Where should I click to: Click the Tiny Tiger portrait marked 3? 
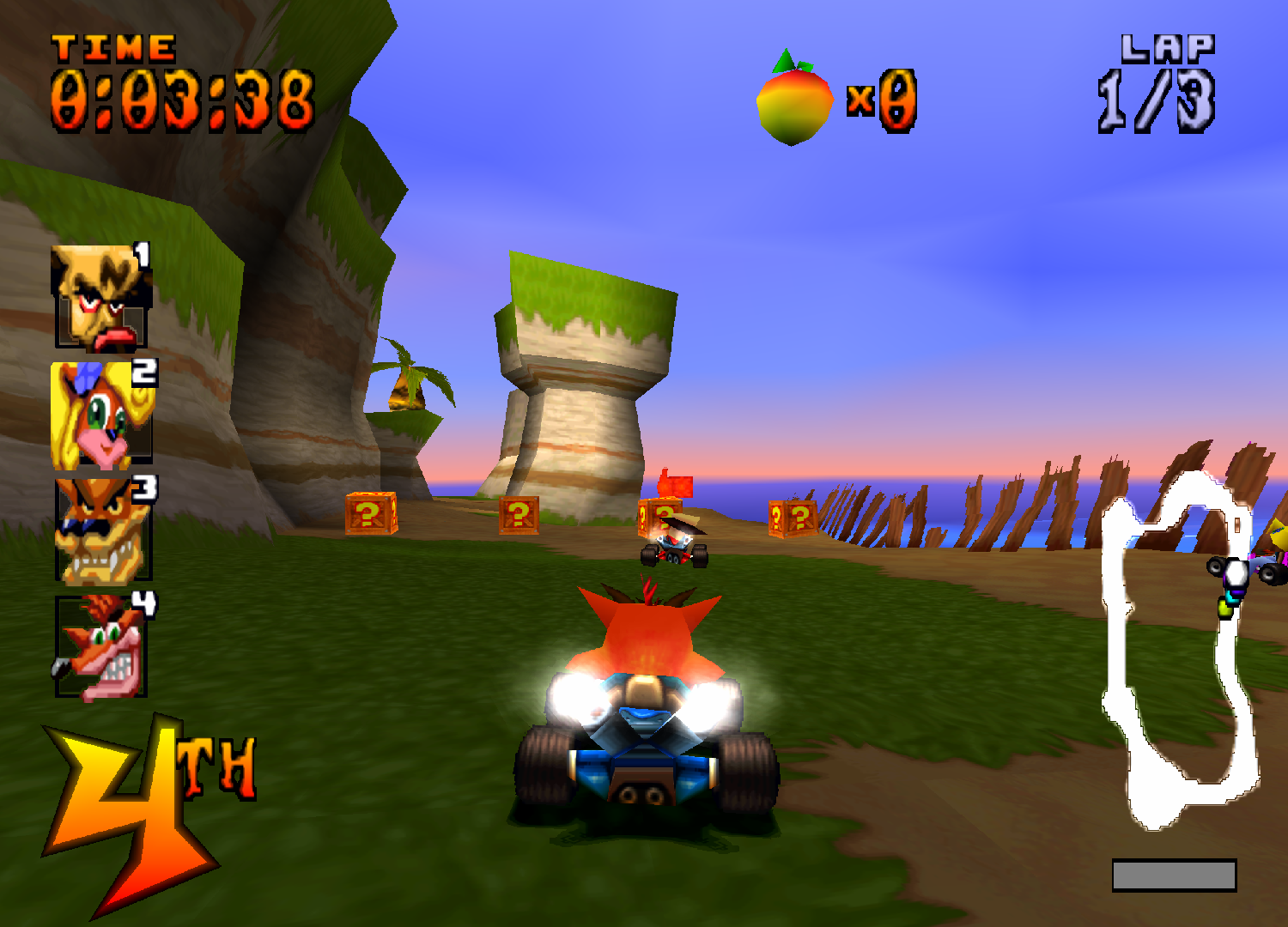(99, 528)
